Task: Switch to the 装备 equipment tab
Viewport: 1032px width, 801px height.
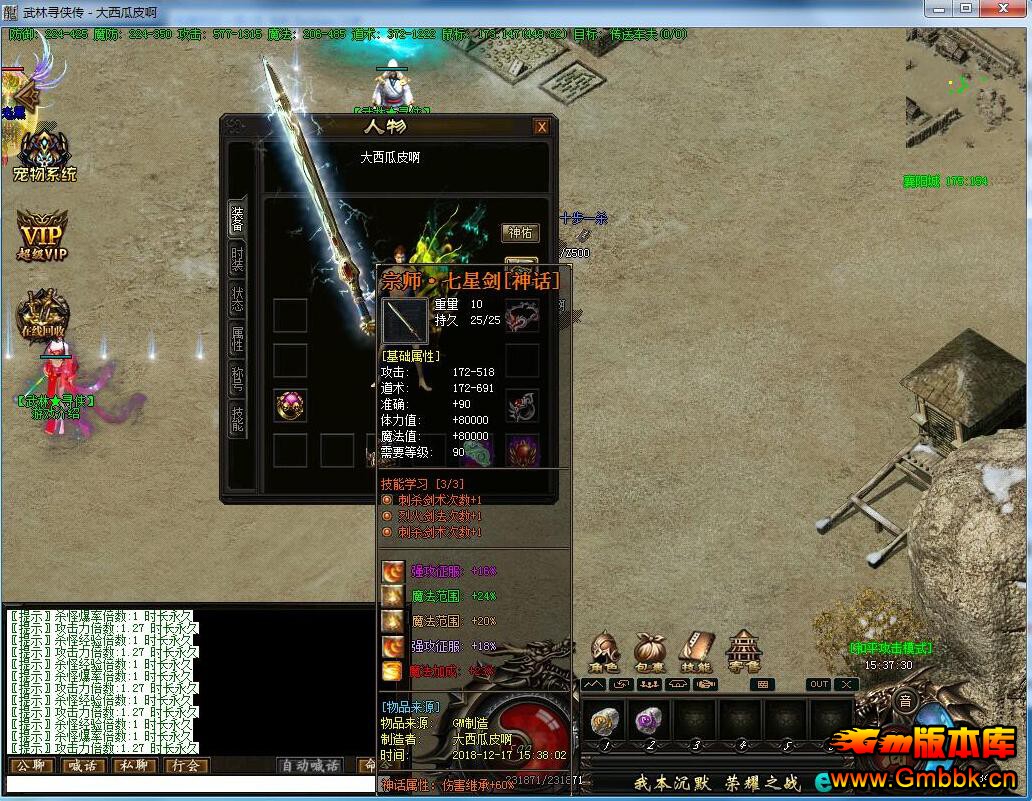Action: coord(237,218)
